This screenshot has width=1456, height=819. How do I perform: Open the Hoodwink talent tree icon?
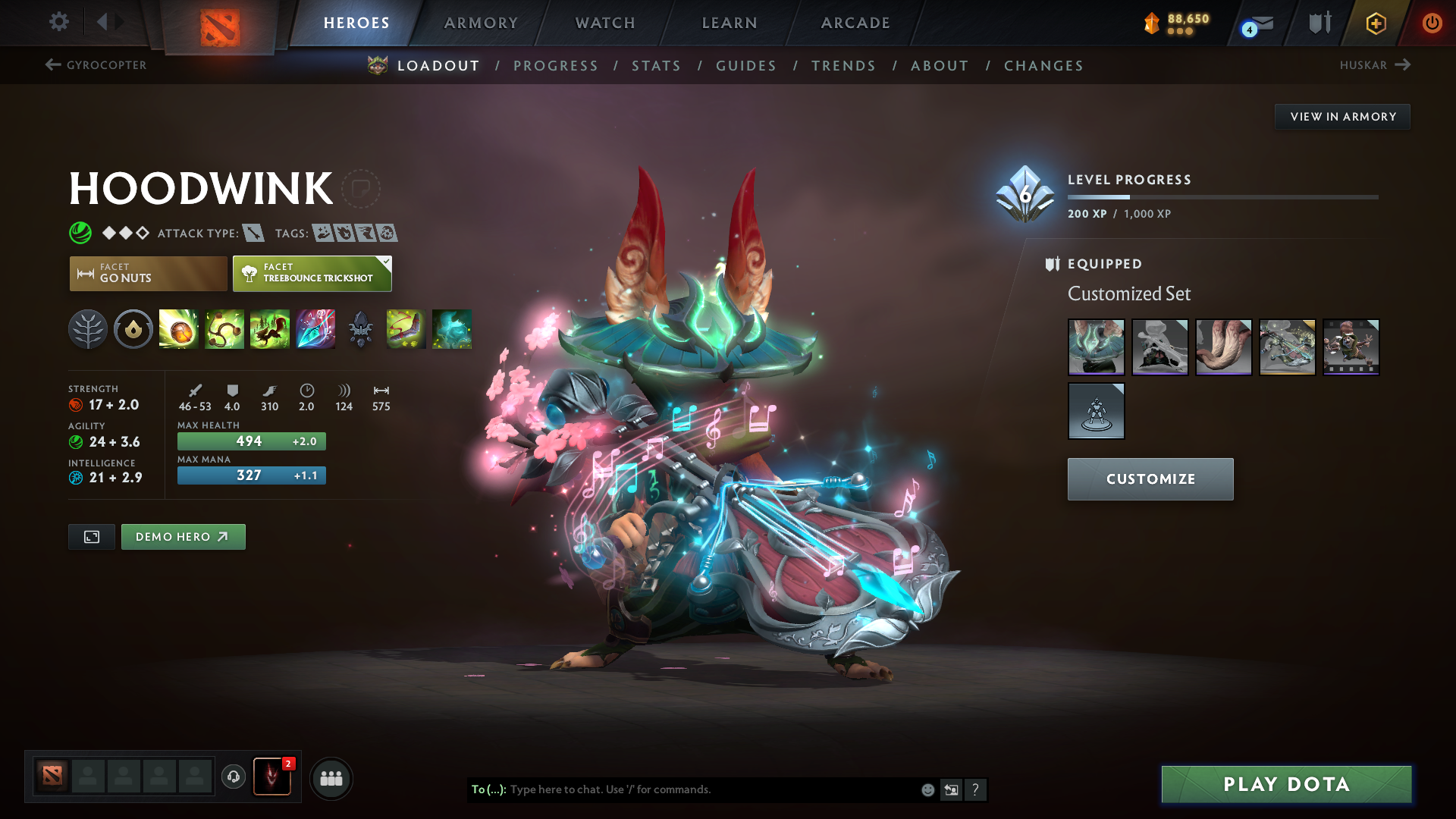pyautogui.click(x=88, y=329)
